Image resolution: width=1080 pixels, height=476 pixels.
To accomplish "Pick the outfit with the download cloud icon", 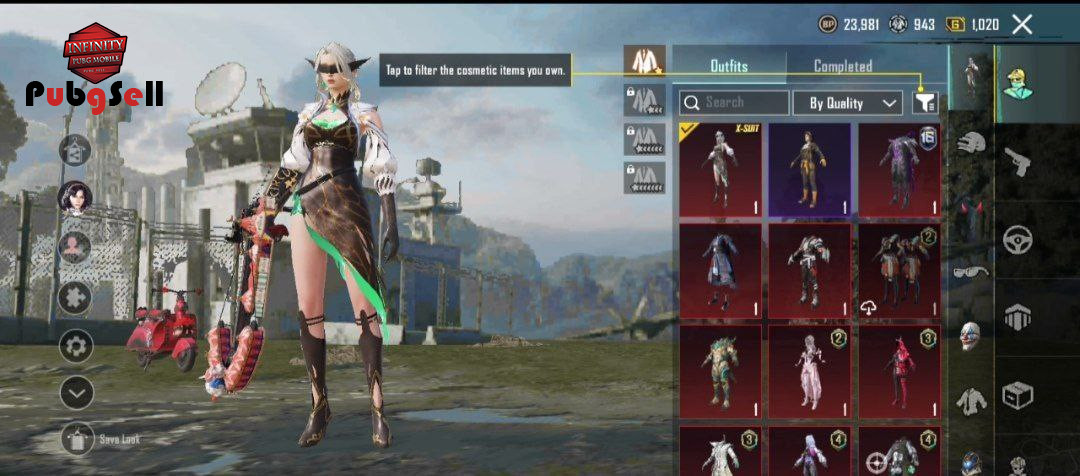I will click(x=898, y=270).
